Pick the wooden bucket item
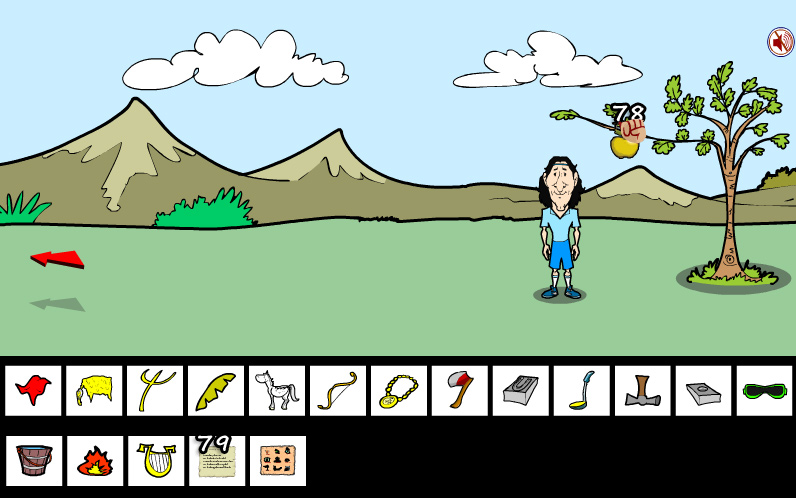796x498 pixels. 33,460
